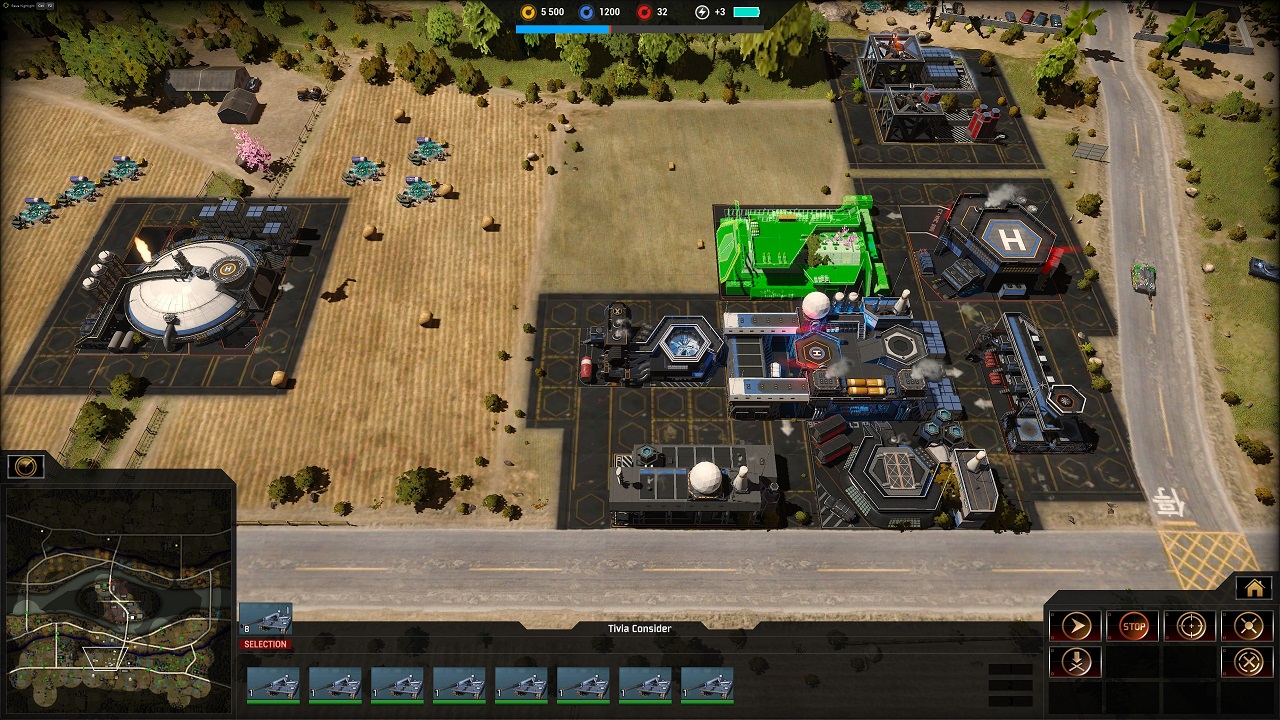Viewport: 1280px width, 720px height.
Task: Click the red resource icon in the top bar
Action: (645, 12)
